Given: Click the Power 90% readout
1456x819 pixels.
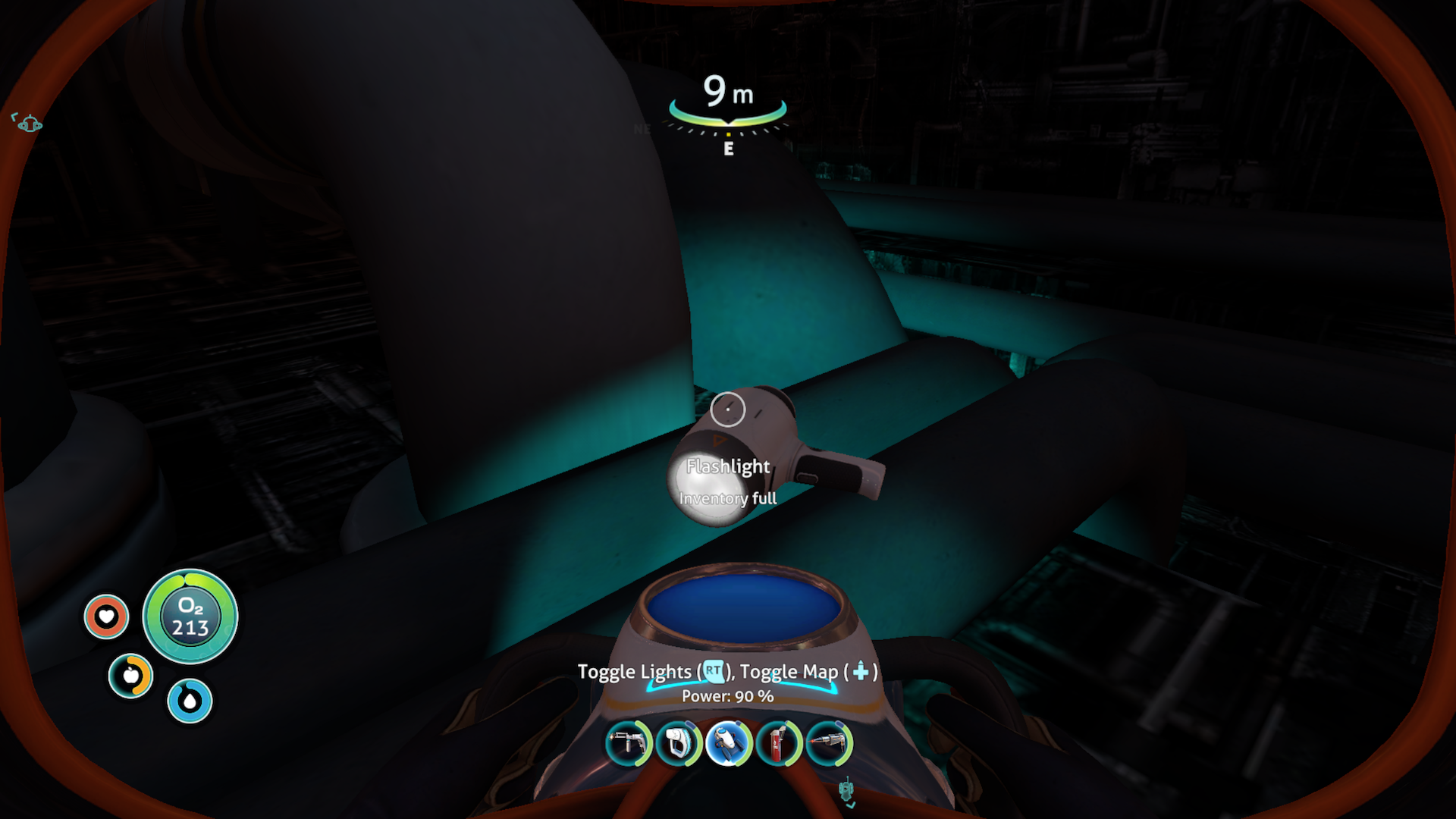Looking at the screenshot, I should point(727,695).
